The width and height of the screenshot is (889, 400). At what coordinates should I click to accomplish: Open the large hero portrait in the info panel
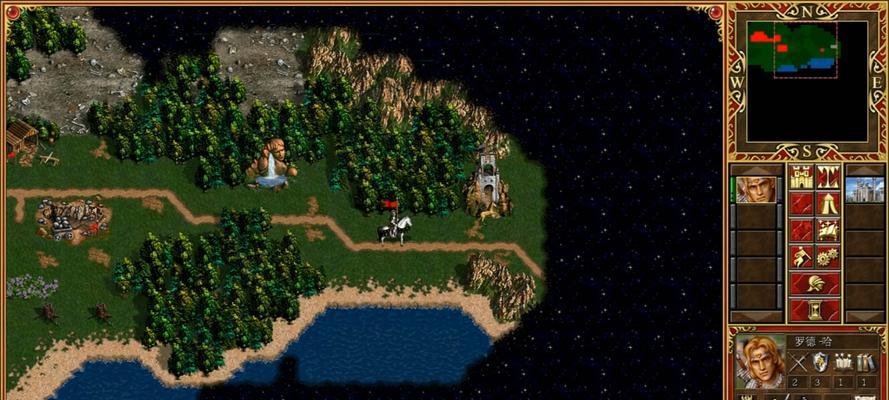[x=759, y=365]
